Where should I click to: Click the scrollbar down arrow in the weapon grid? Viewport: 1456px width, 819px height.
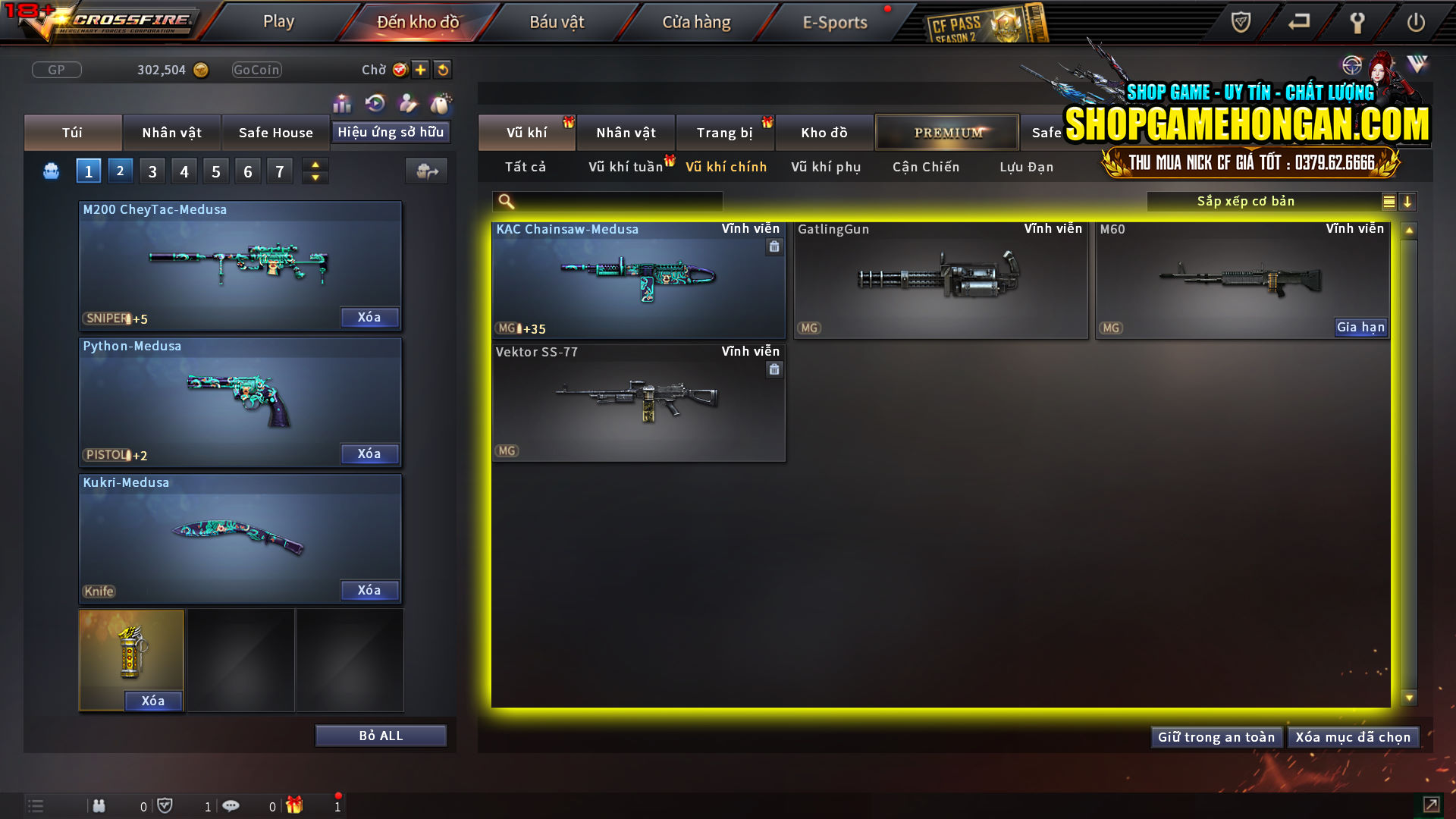click(x=1410, y=695)
